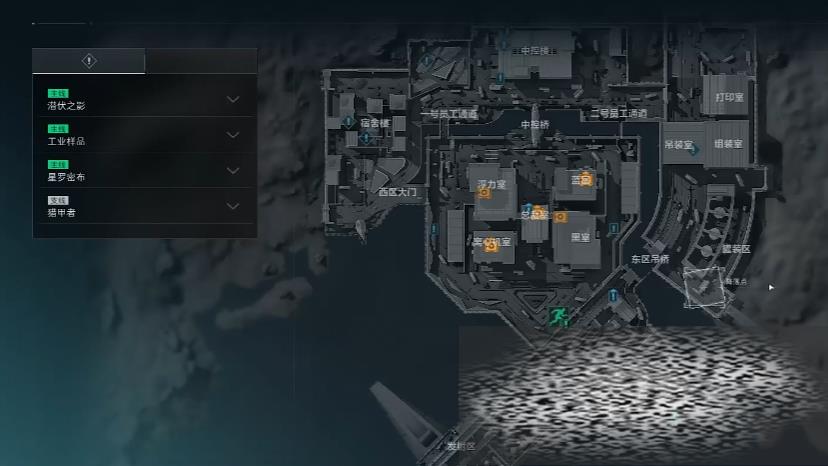Select the teal diamond marker by 宿舍楼
This screenshot has width=828, height=466.
(366, 138)
